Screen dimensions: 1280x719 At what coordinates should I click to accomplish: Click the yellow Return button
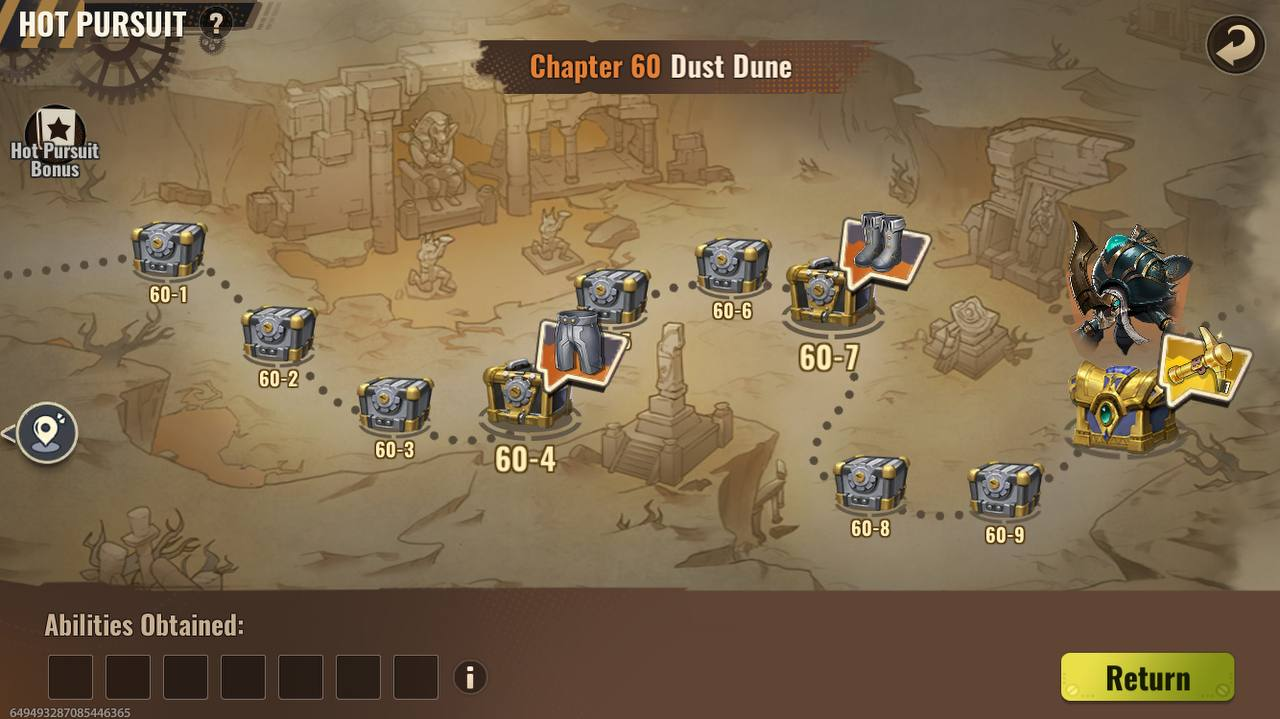1147,677
